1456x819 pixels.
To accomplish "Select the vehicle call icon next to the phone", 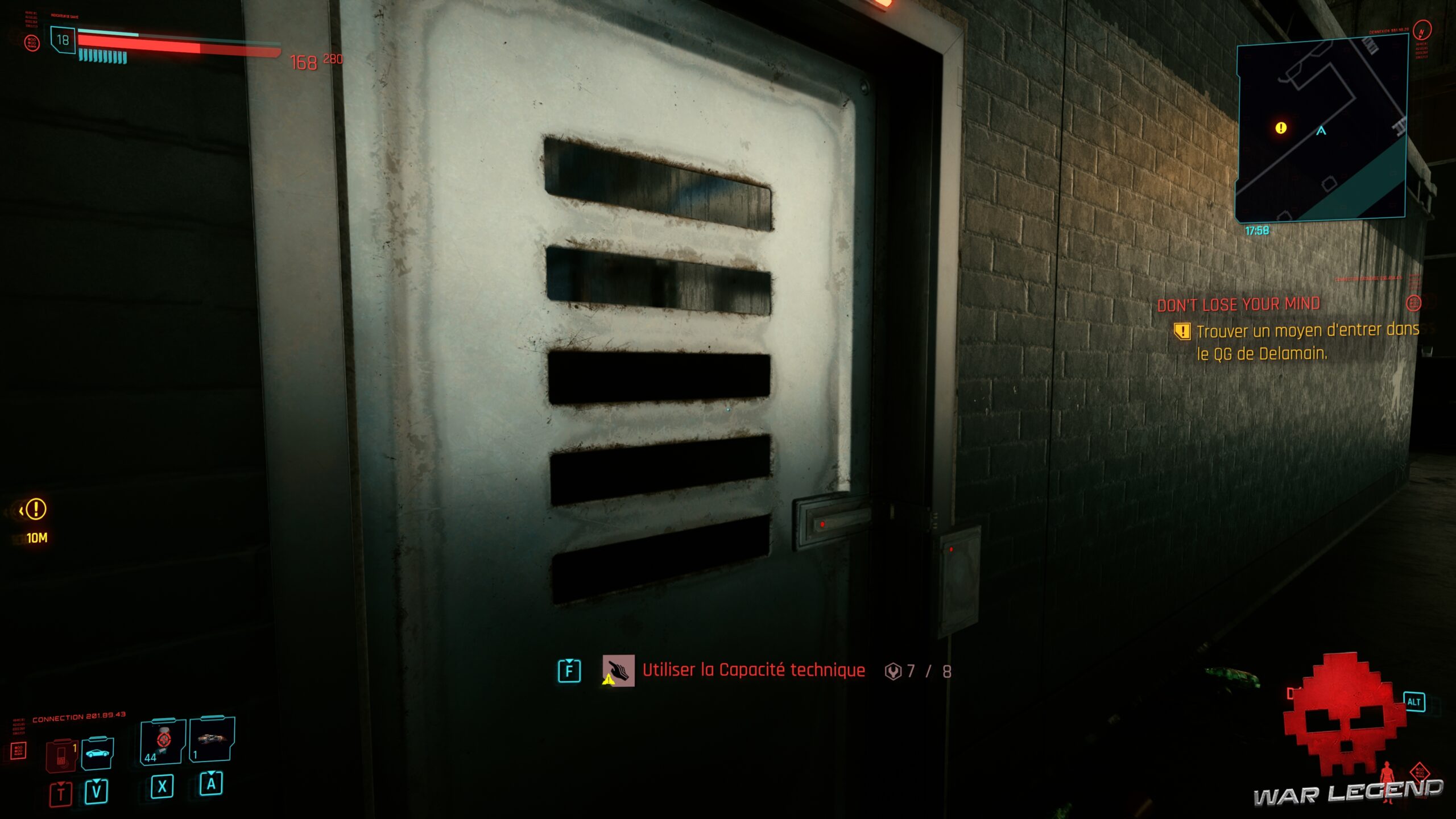I will (97, 754).
